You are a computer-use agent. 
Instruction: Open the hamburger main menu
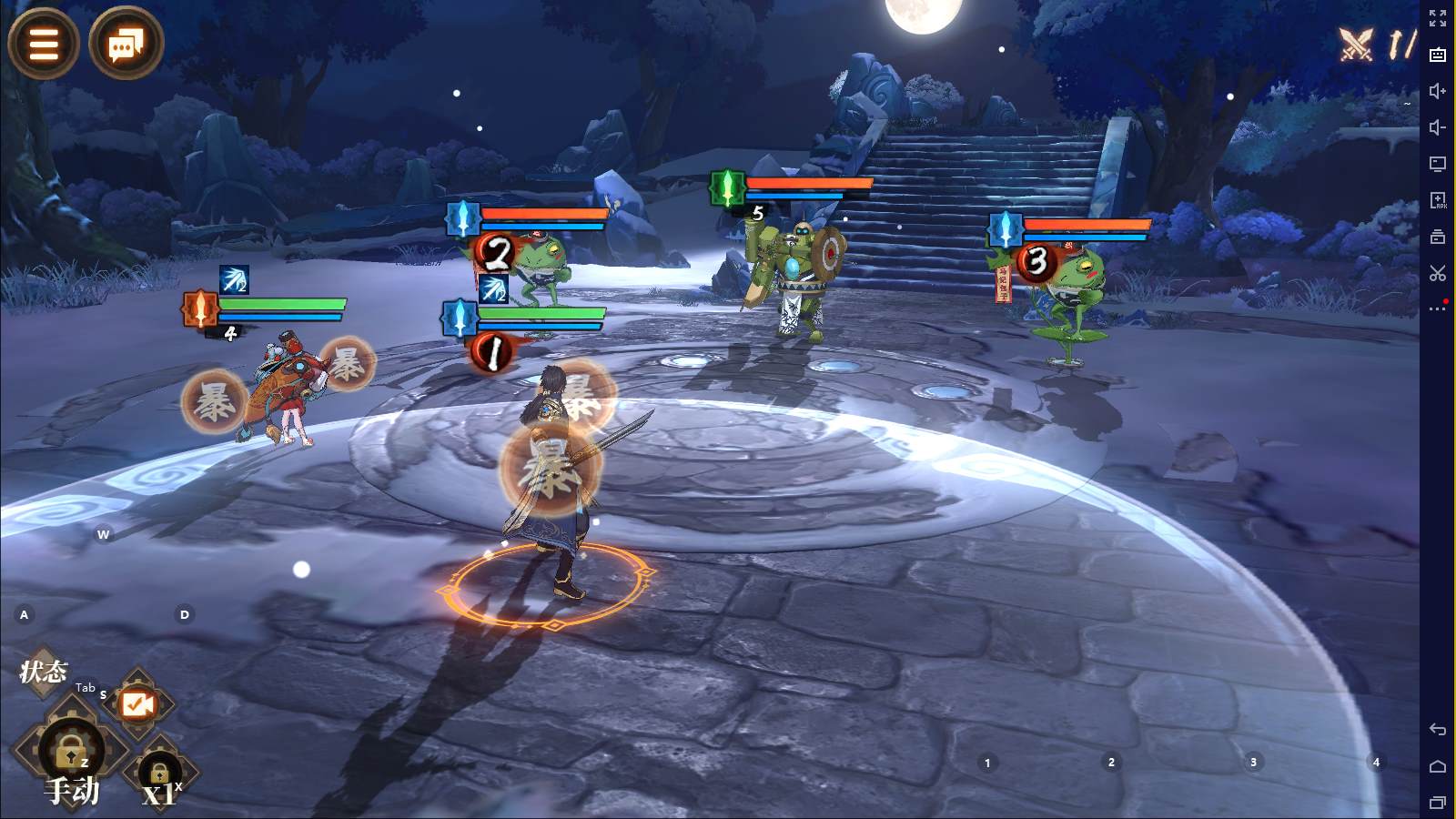point(43,43)
